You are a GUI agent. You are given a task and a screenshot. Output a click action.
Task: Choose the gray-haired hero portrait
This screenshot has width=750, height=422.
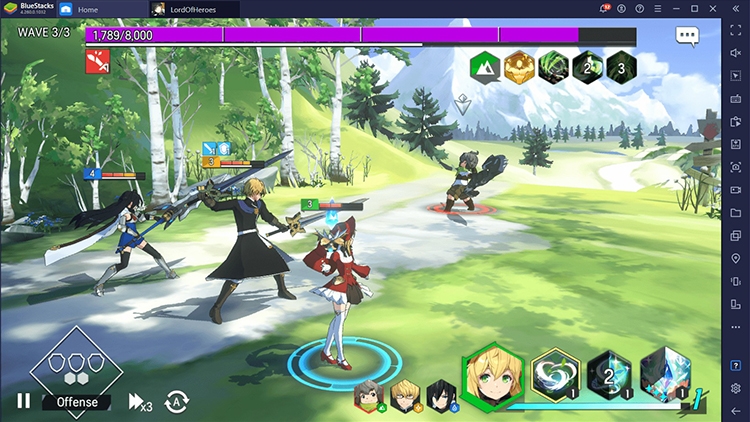[367, 394]
